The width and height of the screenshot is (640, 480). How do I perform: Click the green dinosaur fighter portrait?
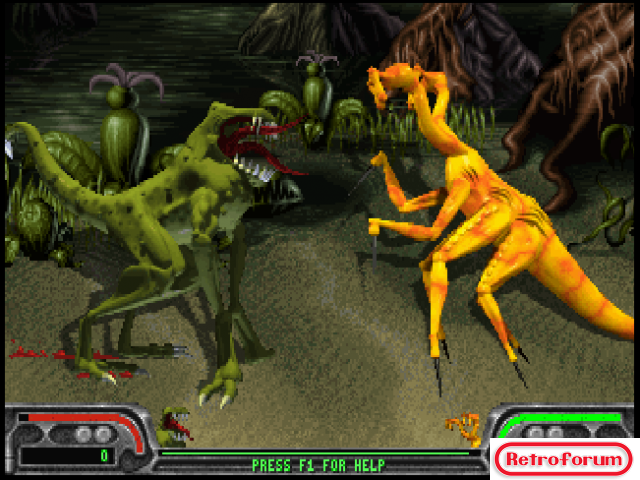173,426
